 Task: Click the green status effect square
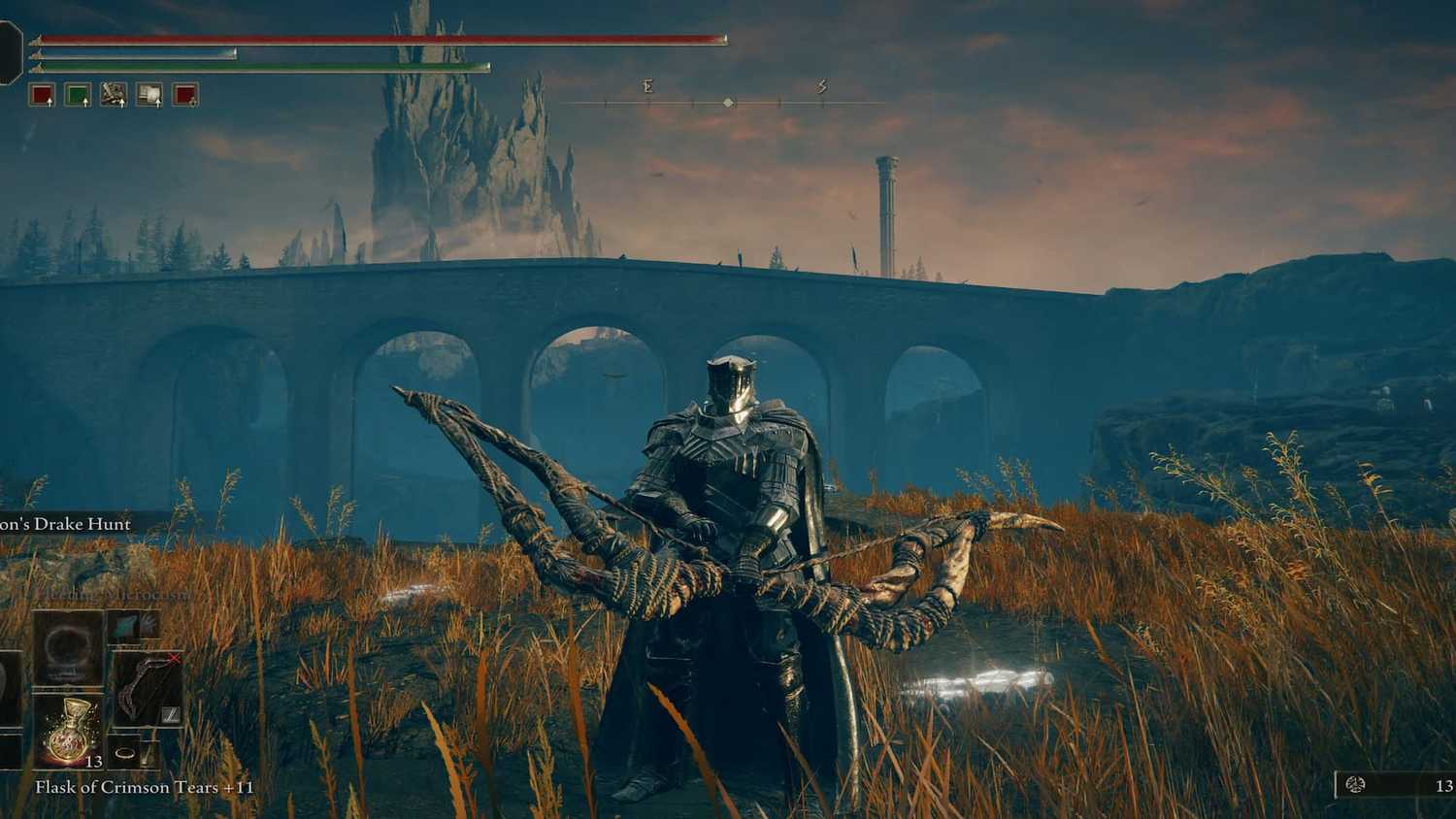point(77,92)
